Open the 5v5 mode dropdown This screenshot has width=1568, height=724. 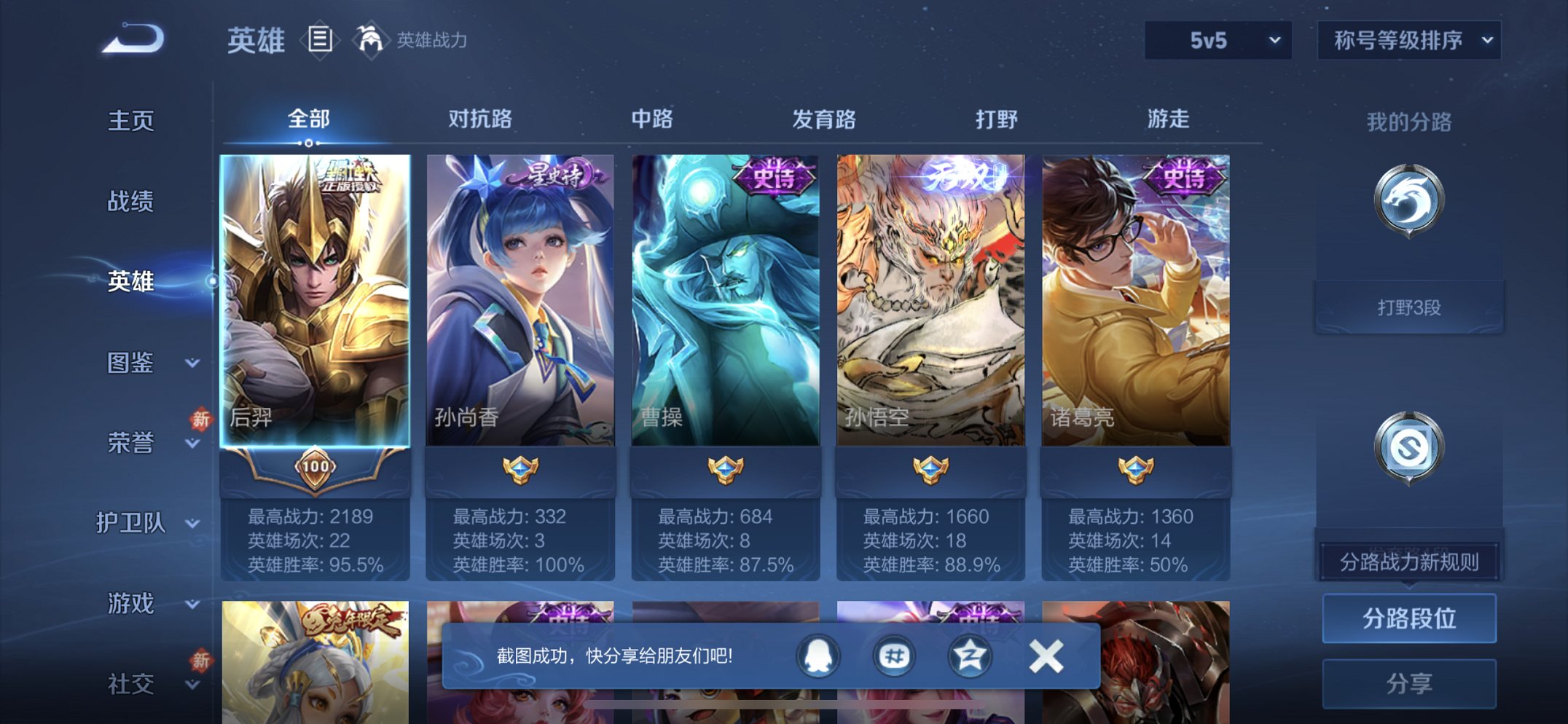[x=1215, y=42]
